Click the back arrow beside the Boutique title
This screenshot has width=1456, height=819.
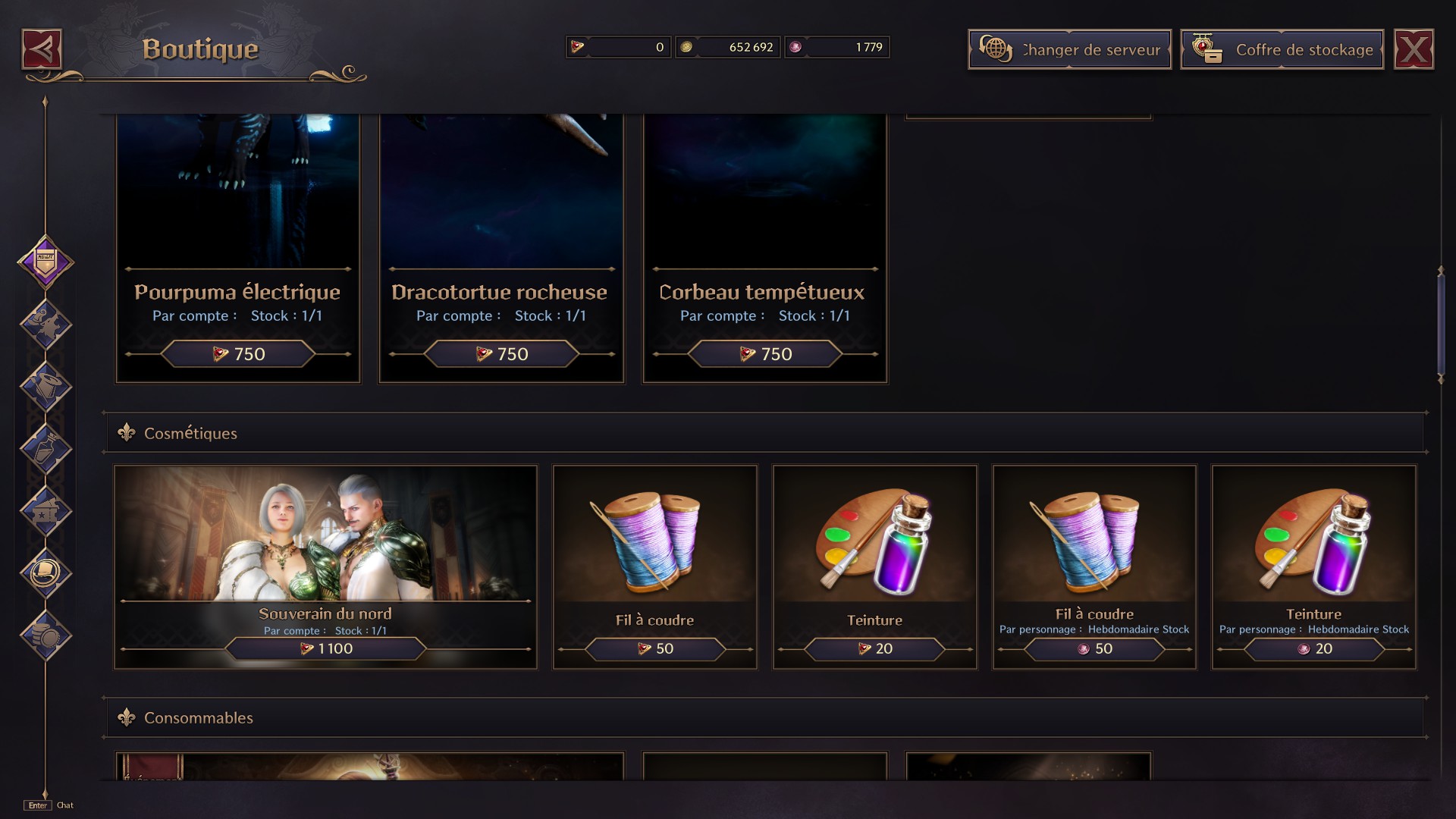[x=42, y=49]
